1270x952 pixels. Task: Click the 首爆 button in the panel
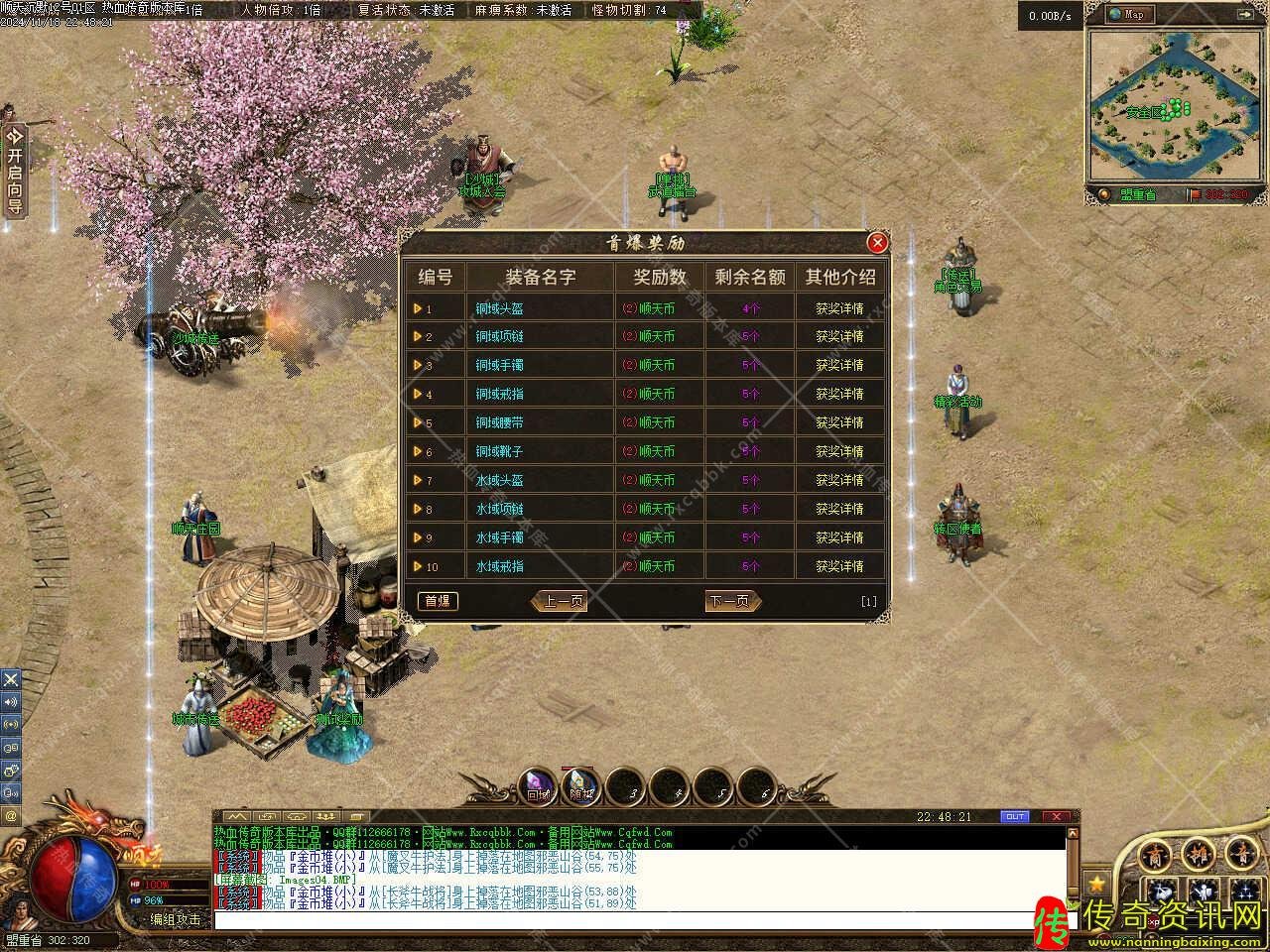pyautogui.click(x=437, y=601)
